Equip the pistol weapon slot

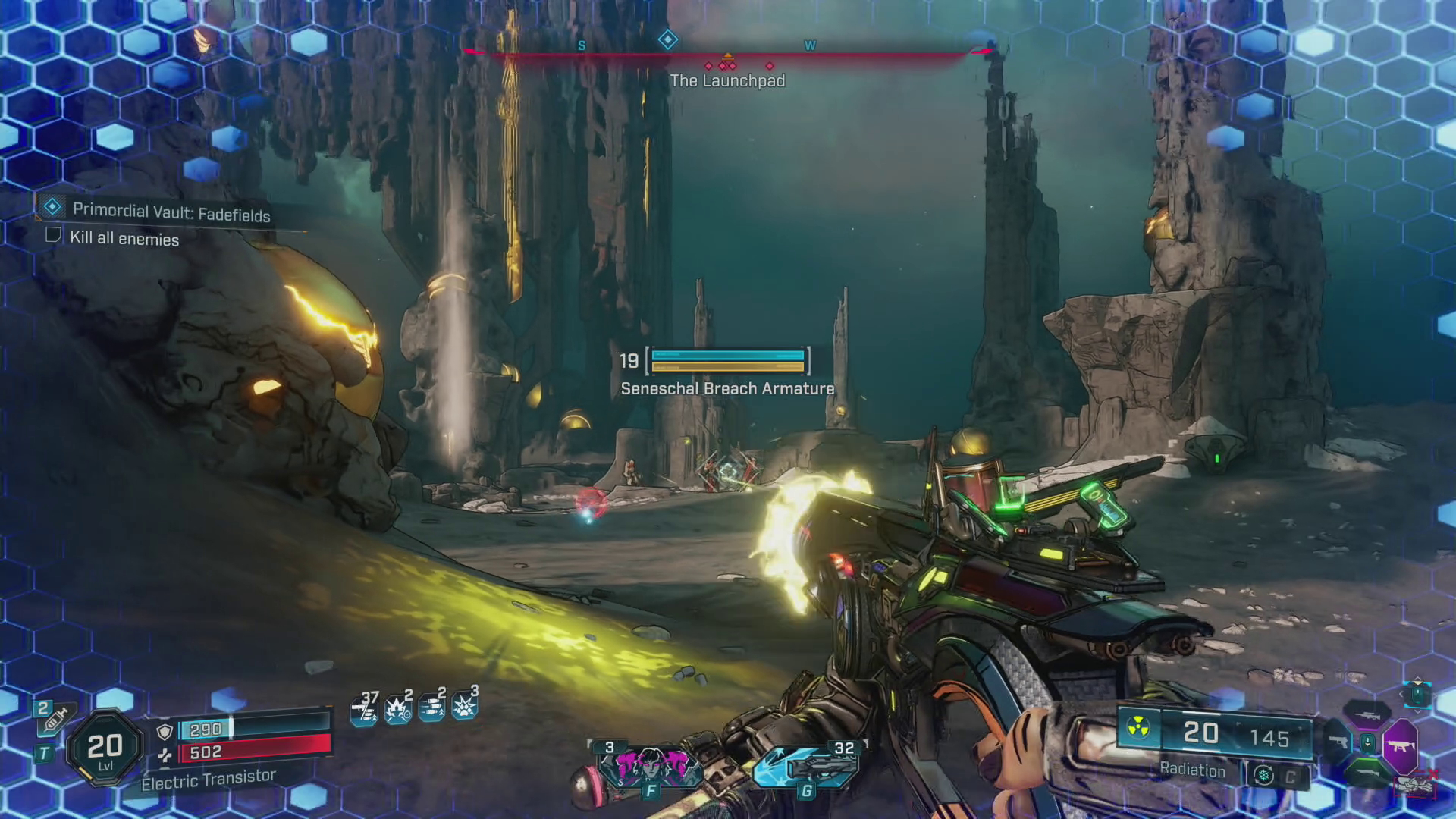click(1339, 742)
